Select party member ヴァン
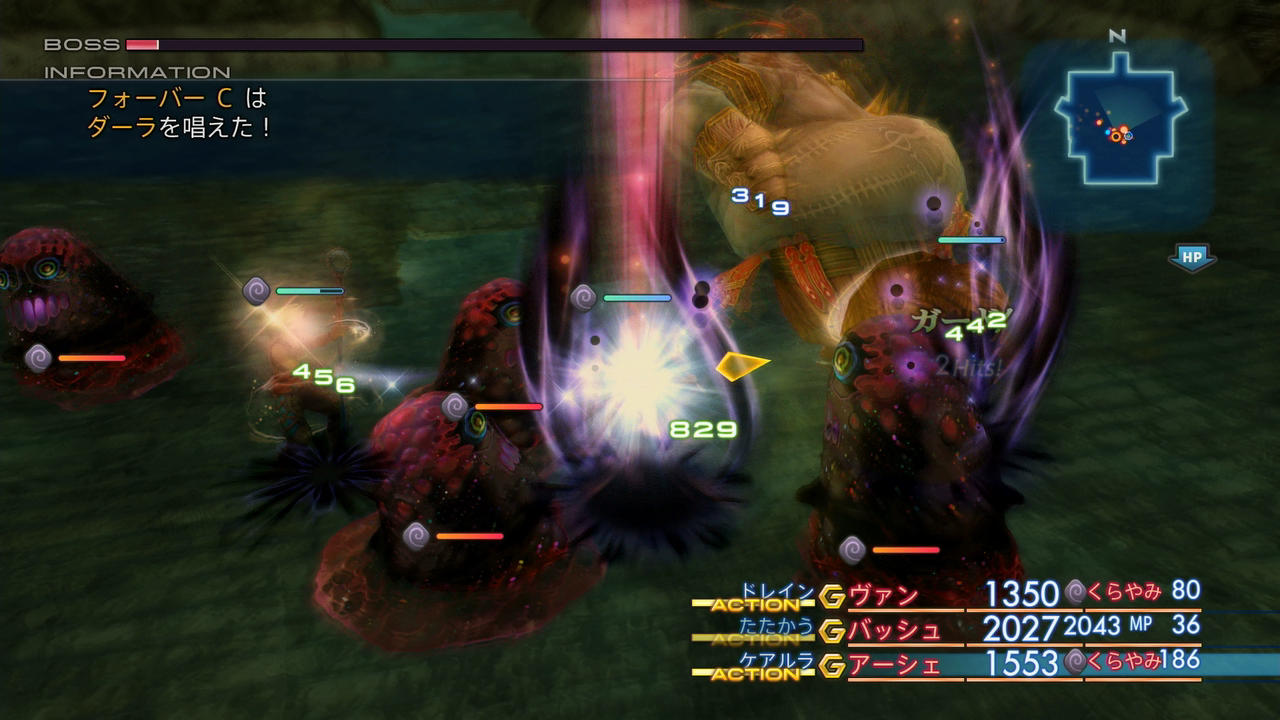Viewport: 1280px width, 720px height. pyautogui.click(x=883, y=596)
